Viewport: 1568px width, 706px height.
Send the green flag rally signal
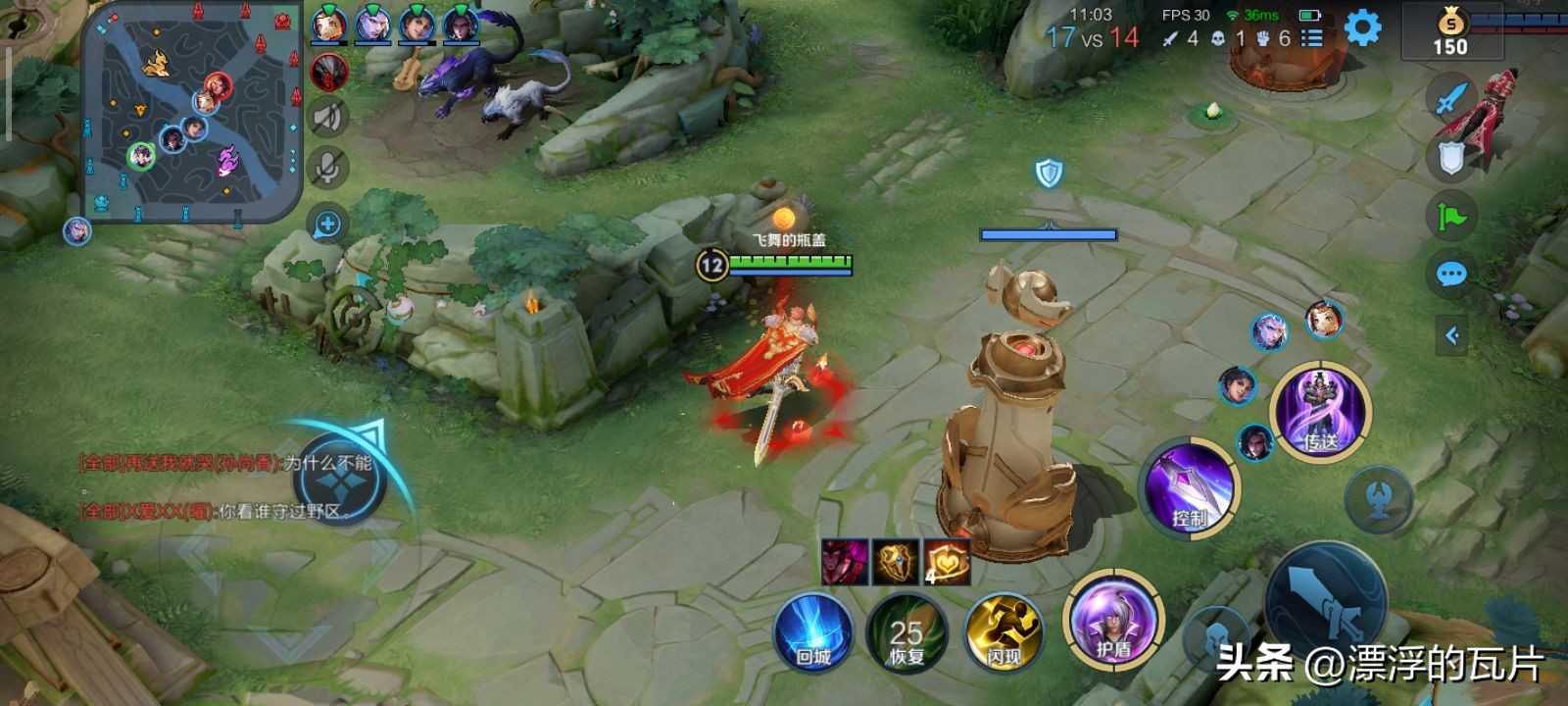click(1451, 216)
